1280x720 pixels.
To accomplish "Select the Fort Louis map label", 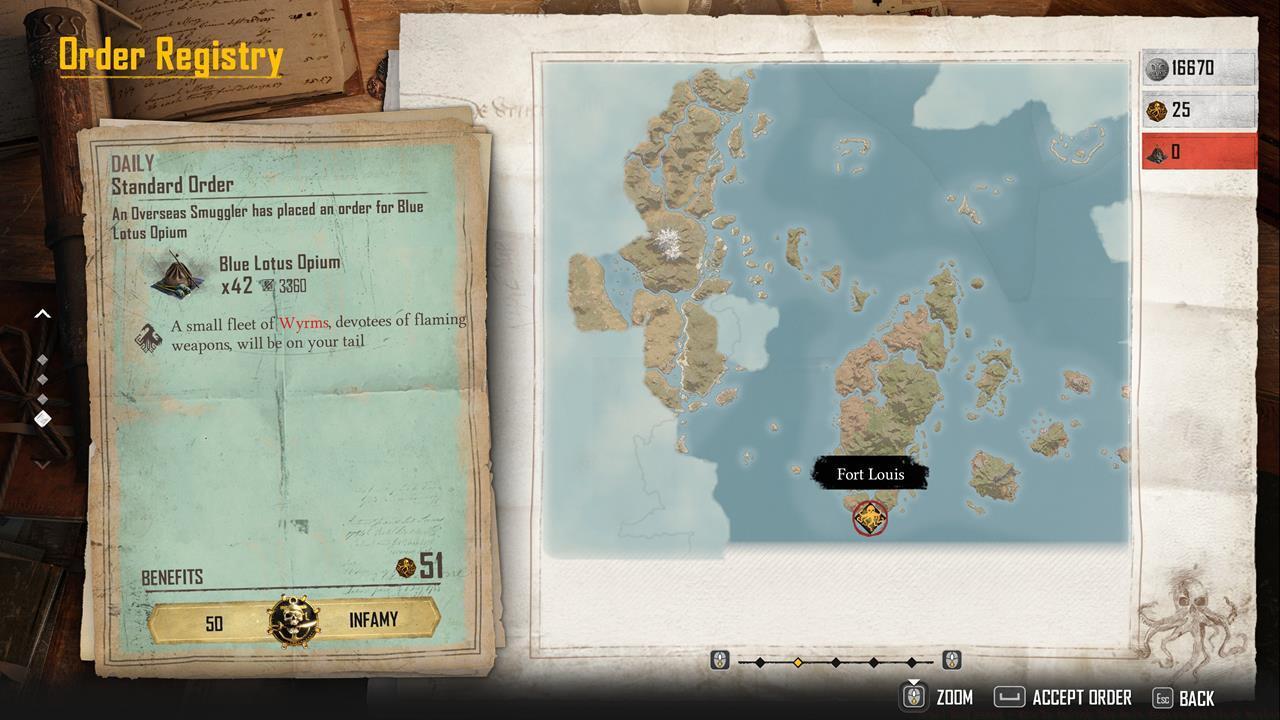I will (871, 474).
